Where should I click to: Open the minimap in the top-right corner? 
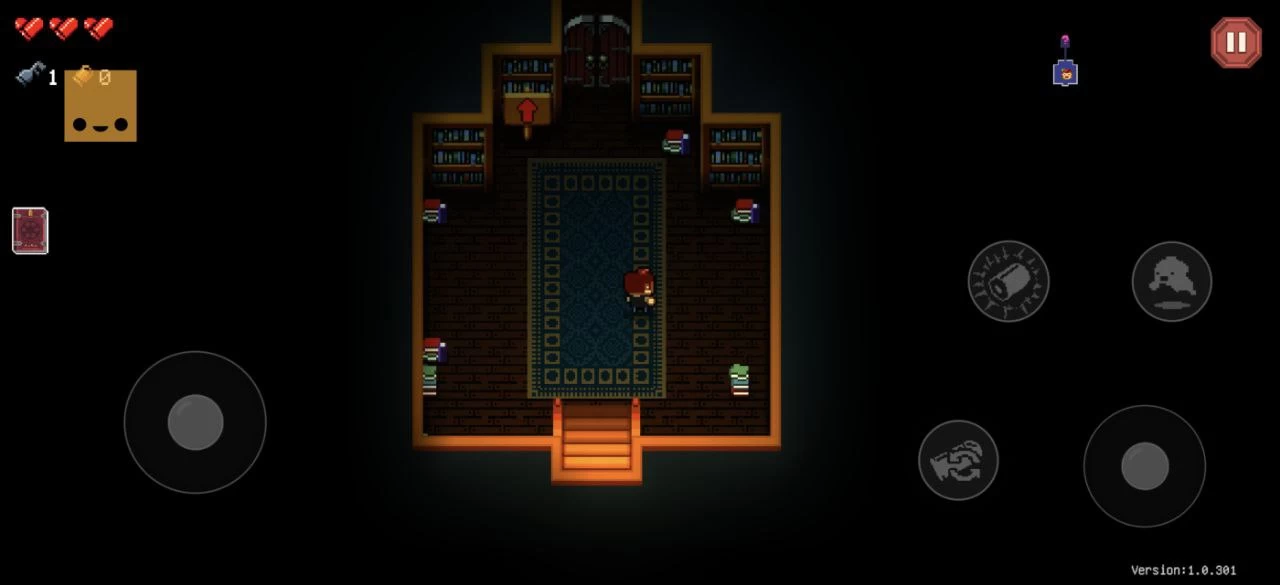coord(1065,66)
